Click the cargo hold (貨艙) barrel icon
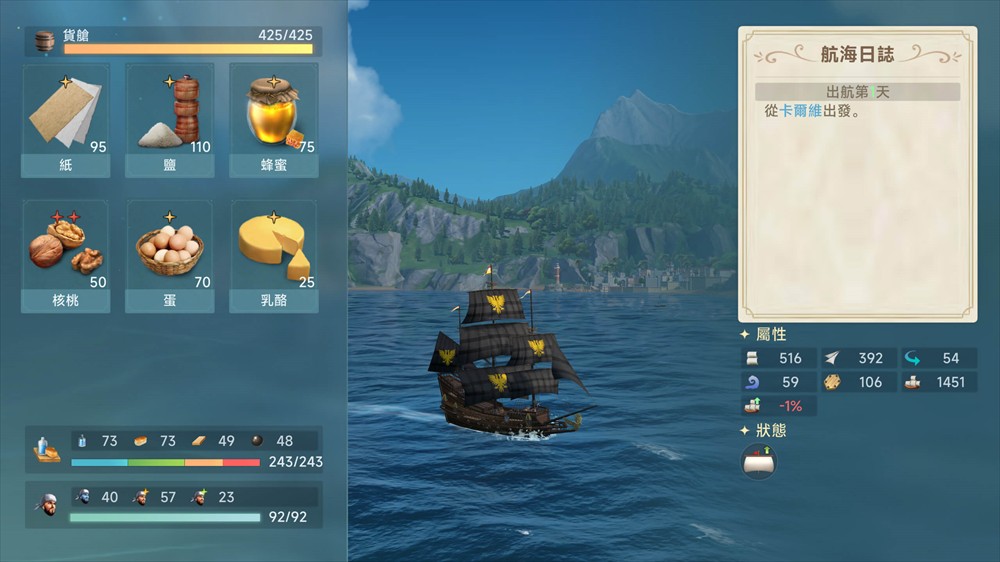 44,41
